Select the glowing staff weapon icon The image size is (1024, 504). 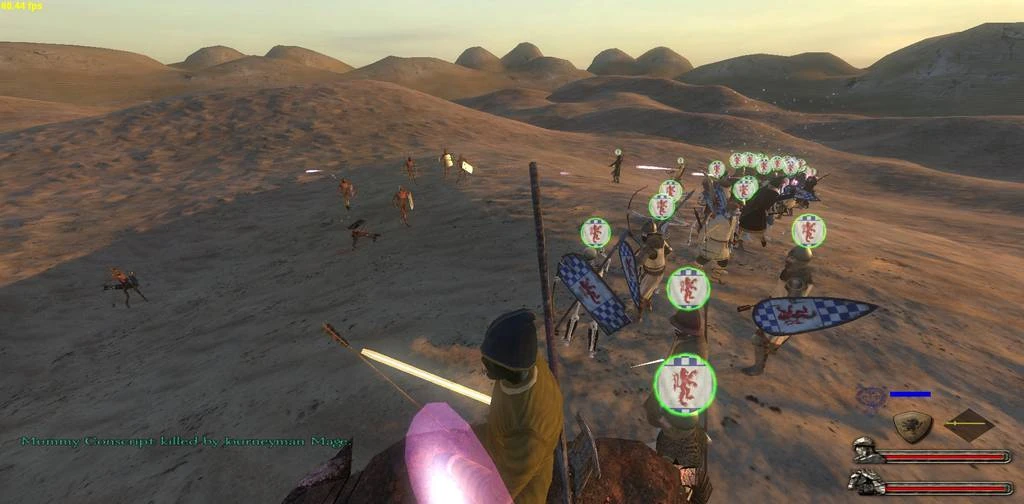coord(968,425)
